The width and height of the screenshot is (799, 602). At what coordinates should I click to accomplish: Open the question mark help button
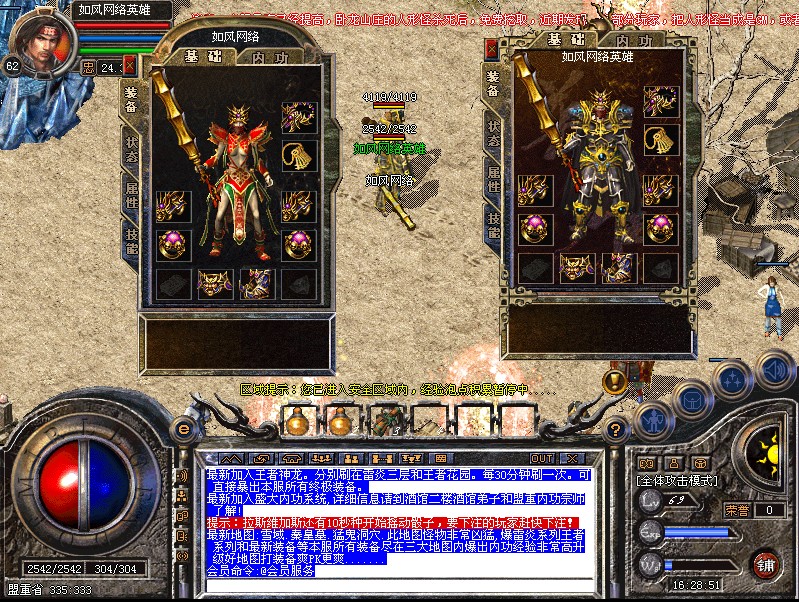click(x=618, y=428)
